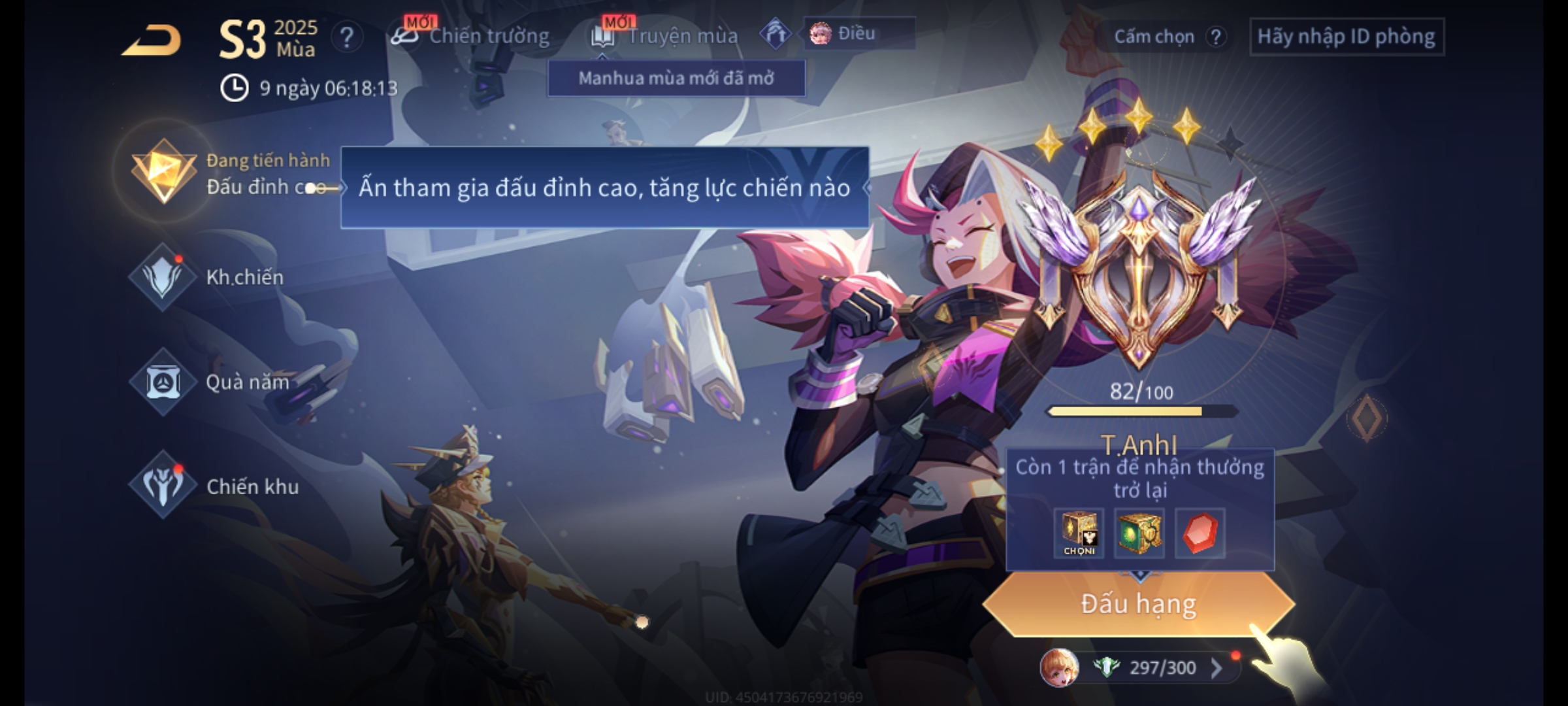
Task: Click the orange diamond icon at right edge
Action: 1367,417
